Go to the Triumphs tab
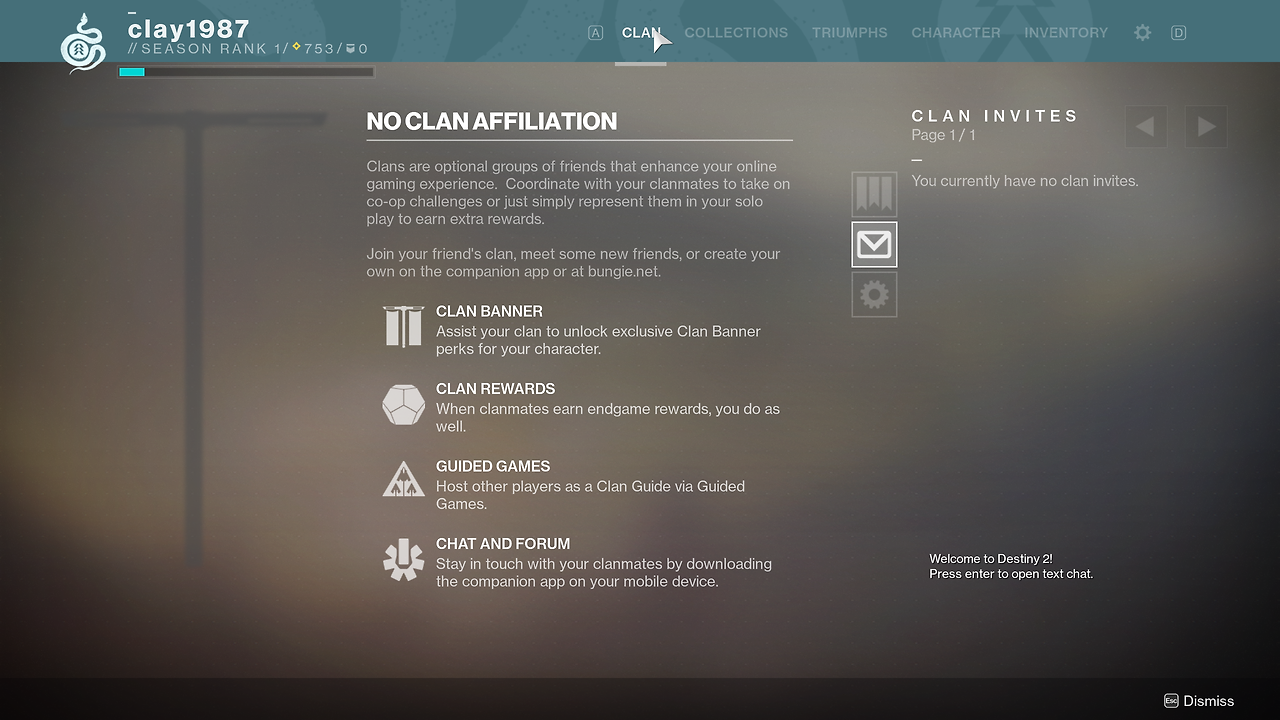Viewport: 1280px width, 720px height. 849,33
